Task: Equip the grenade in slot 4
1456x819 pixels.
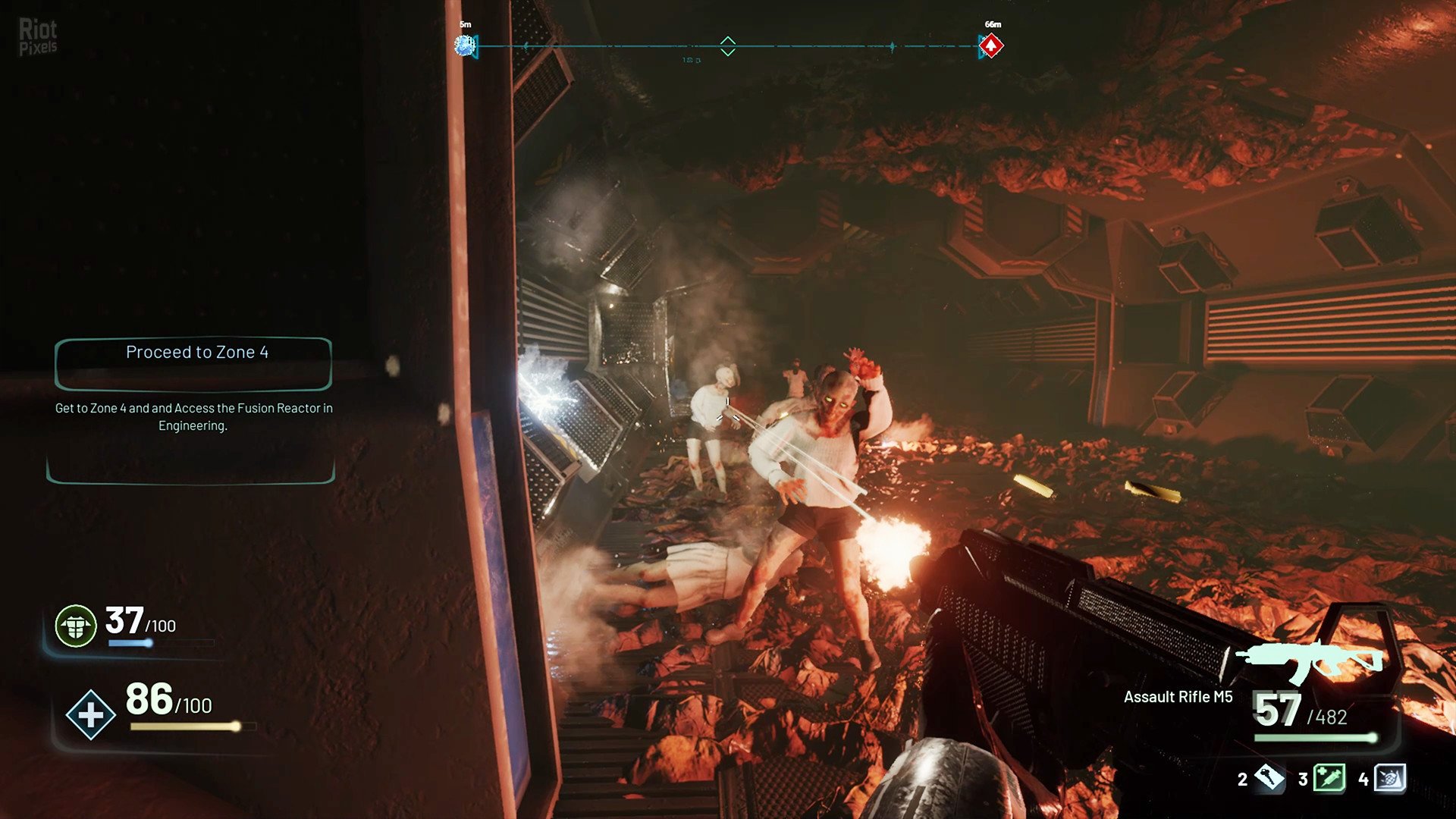Action: [1389, 777]
